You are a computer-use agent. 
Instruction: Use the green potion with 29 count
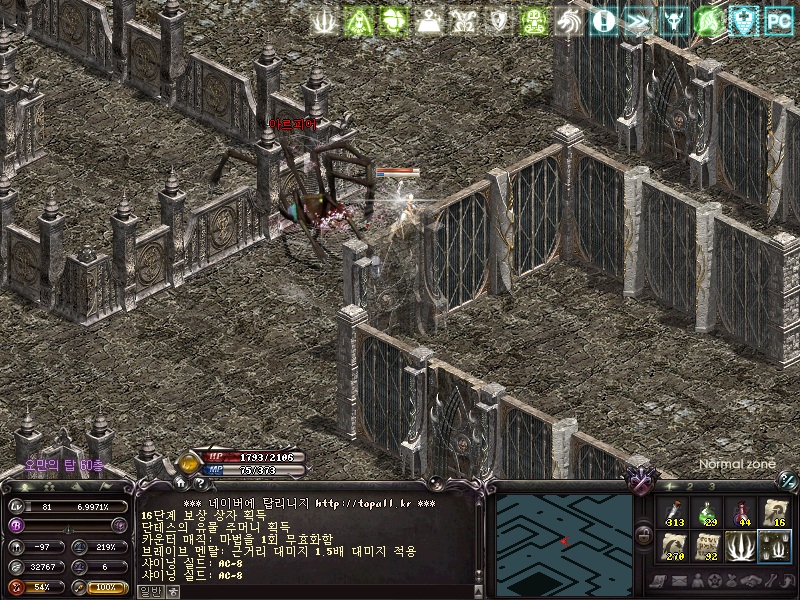tap(707, 513)
